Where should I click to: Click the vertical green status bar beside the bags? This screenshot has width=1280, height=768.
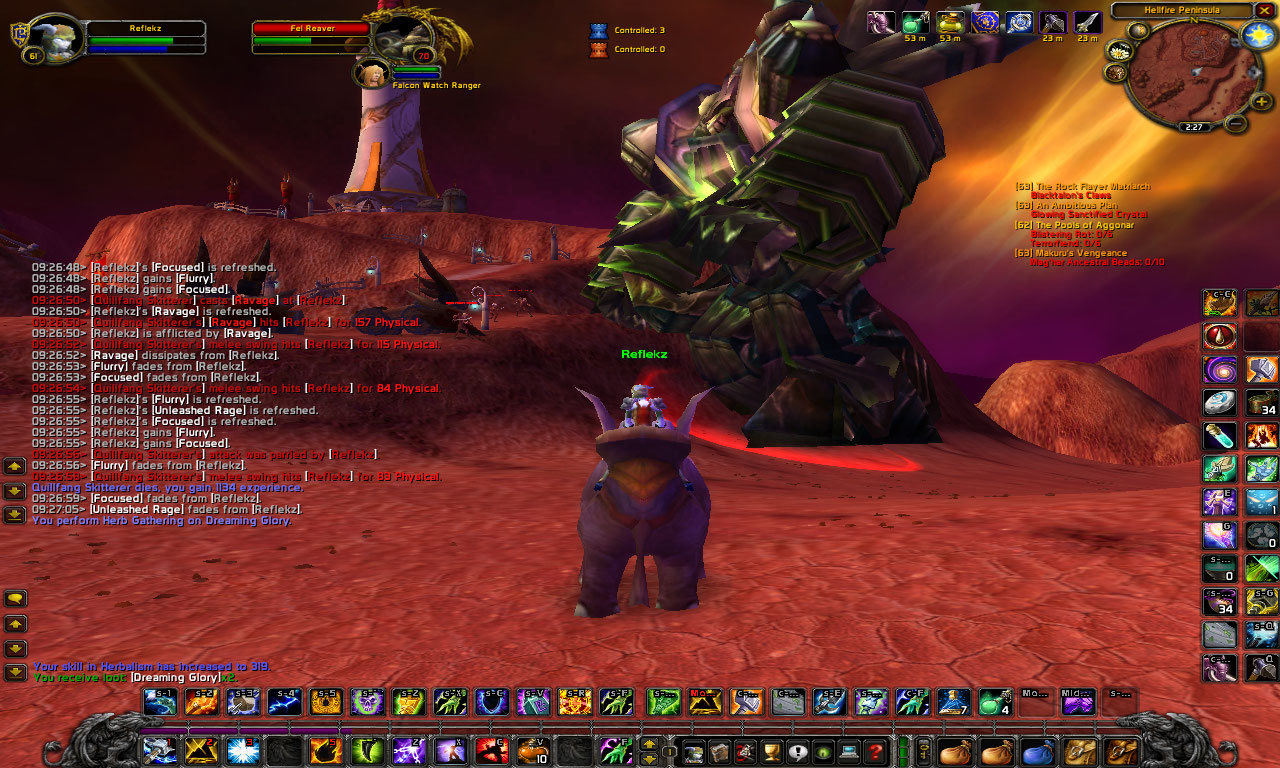point(902,751)
